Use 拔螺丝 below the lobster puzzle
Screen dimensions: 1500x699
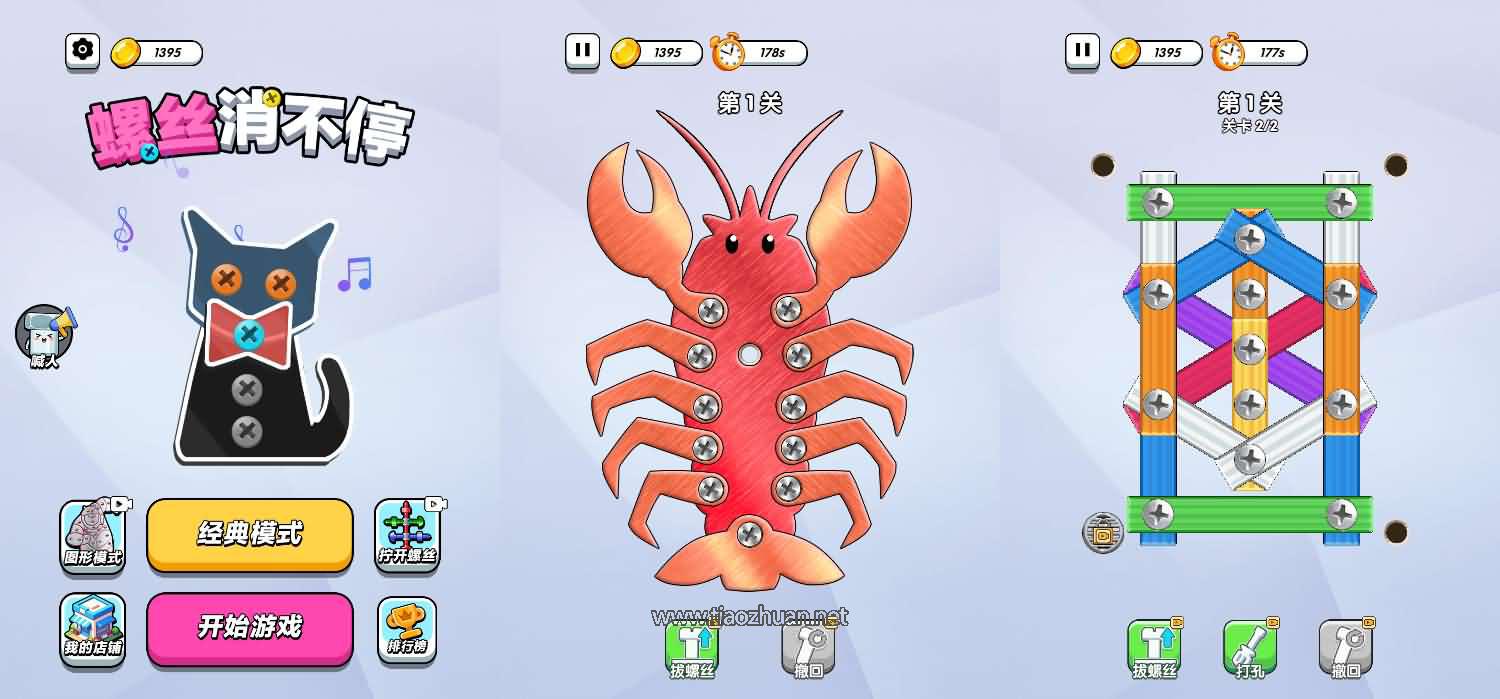point(693,650)
